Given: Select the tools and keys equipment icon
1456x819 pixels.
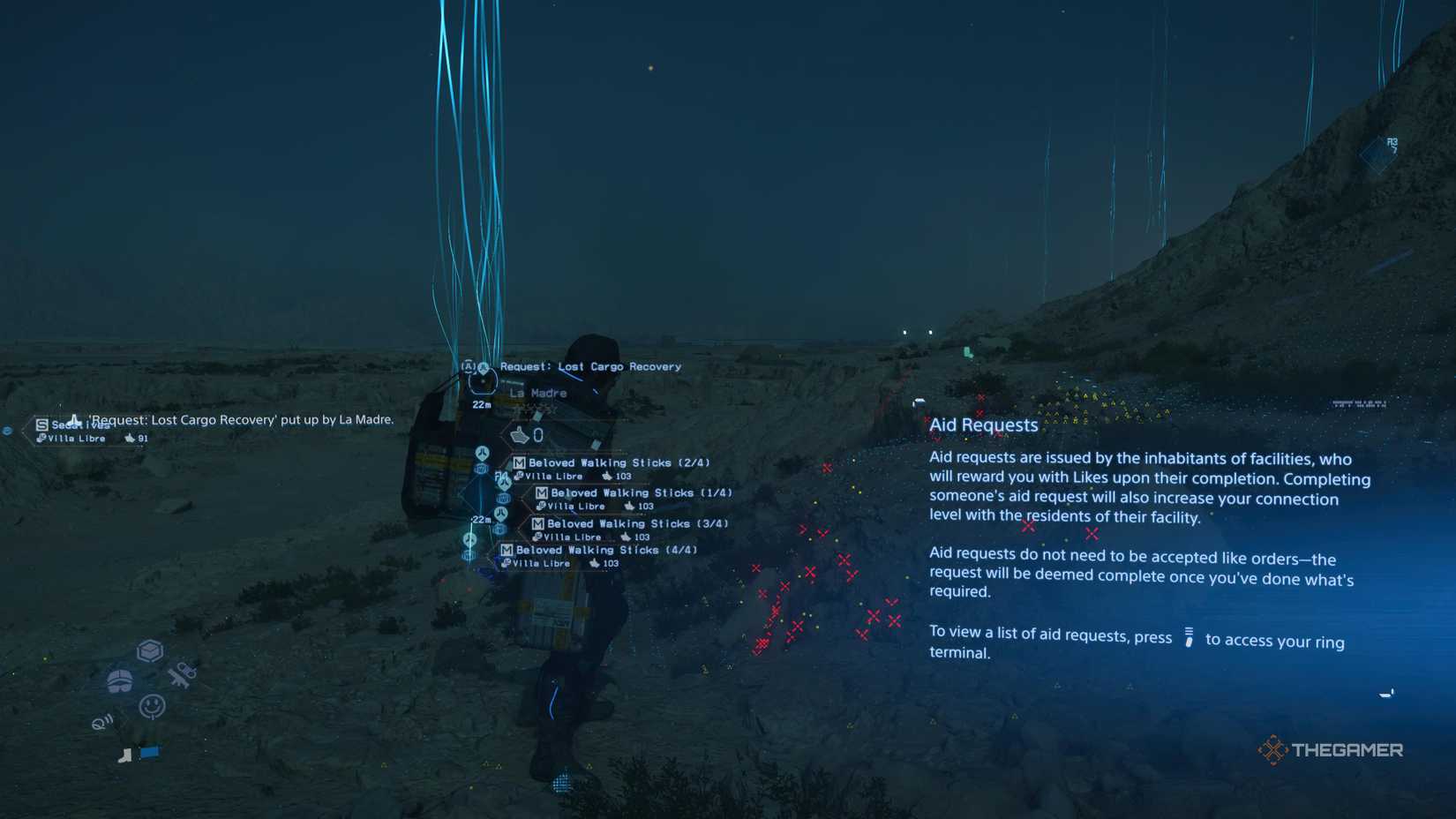Looking at the screenshot, I should [x=181, y=675].
